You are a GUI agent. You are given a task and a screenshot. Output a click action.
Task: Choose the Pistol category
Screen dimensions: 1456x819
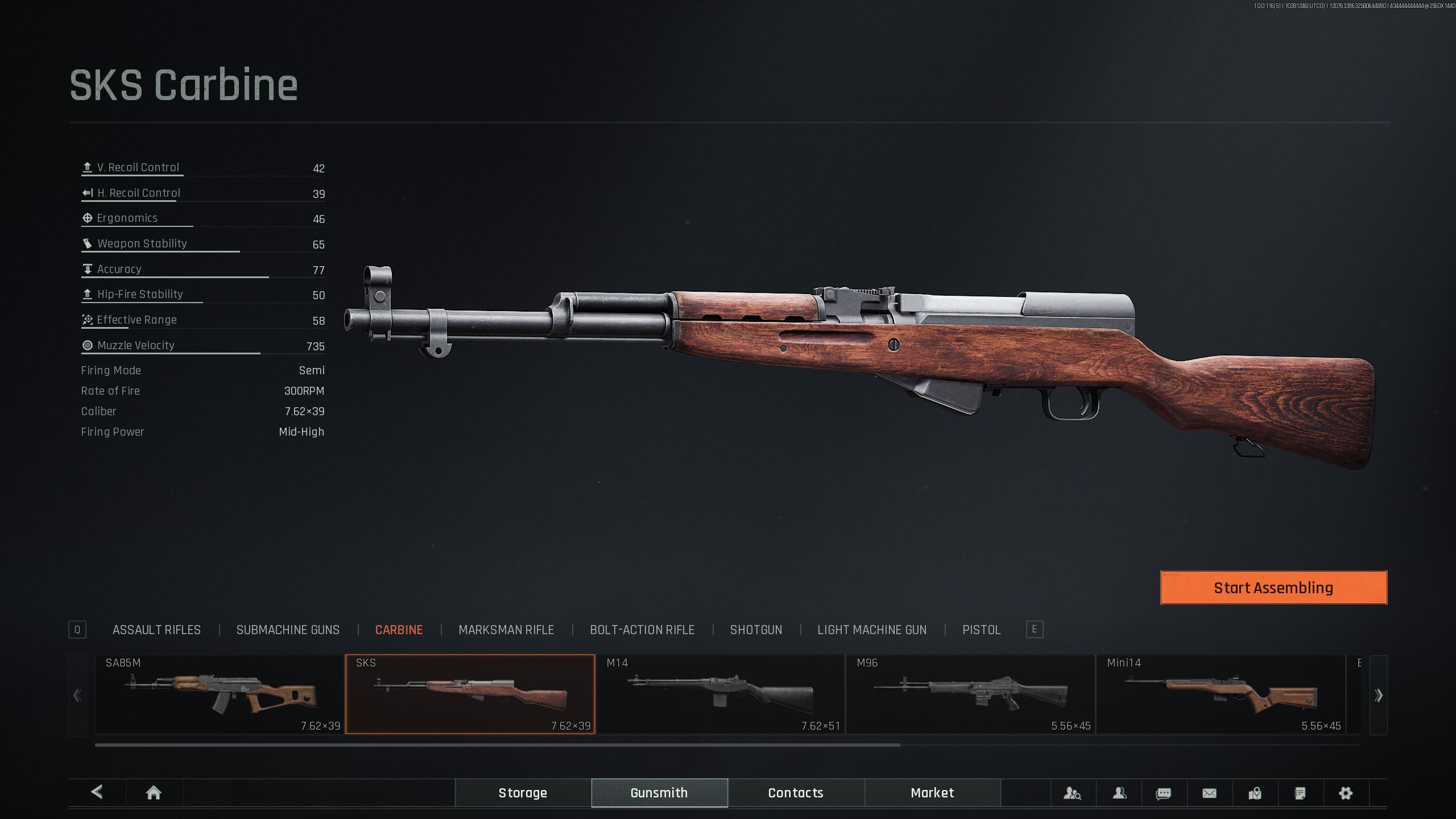pyautogui.click(x=981, y=630)
